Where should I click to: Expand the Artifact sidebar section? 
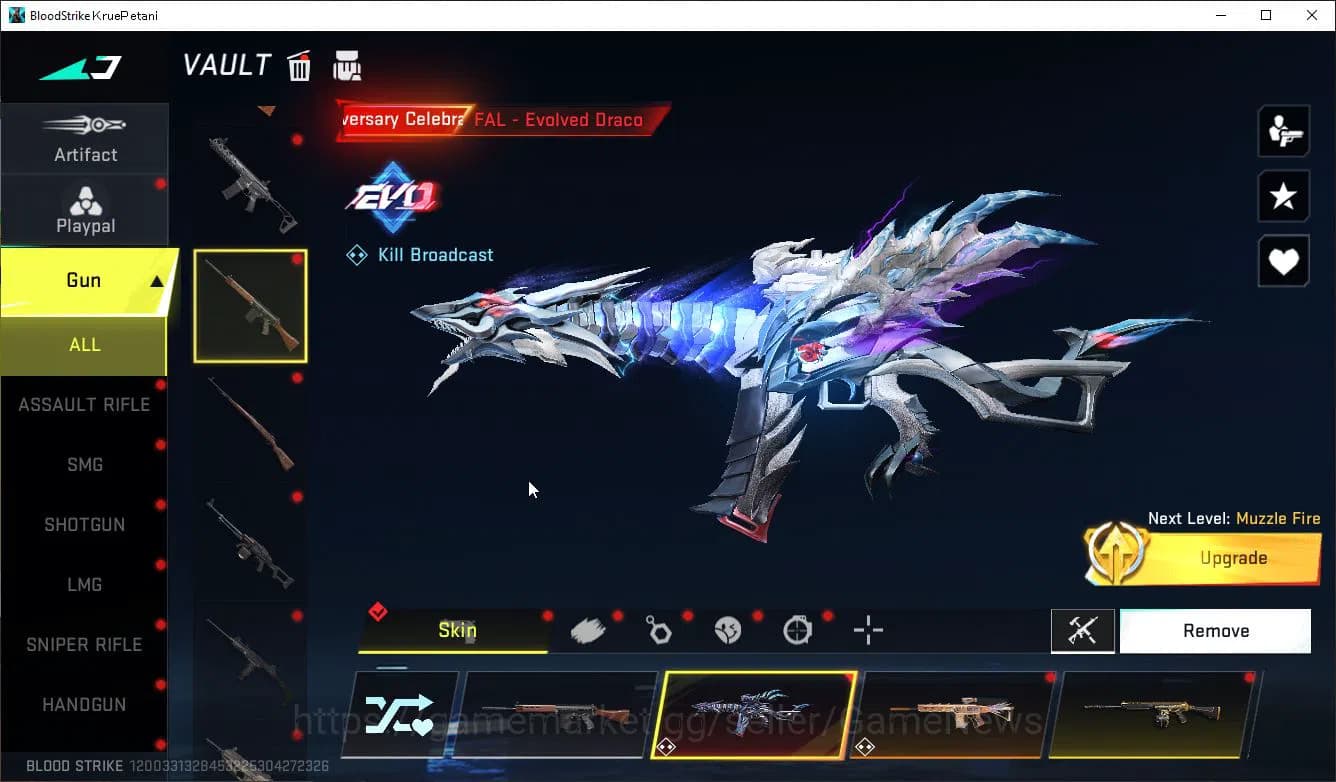coord(85,140)
